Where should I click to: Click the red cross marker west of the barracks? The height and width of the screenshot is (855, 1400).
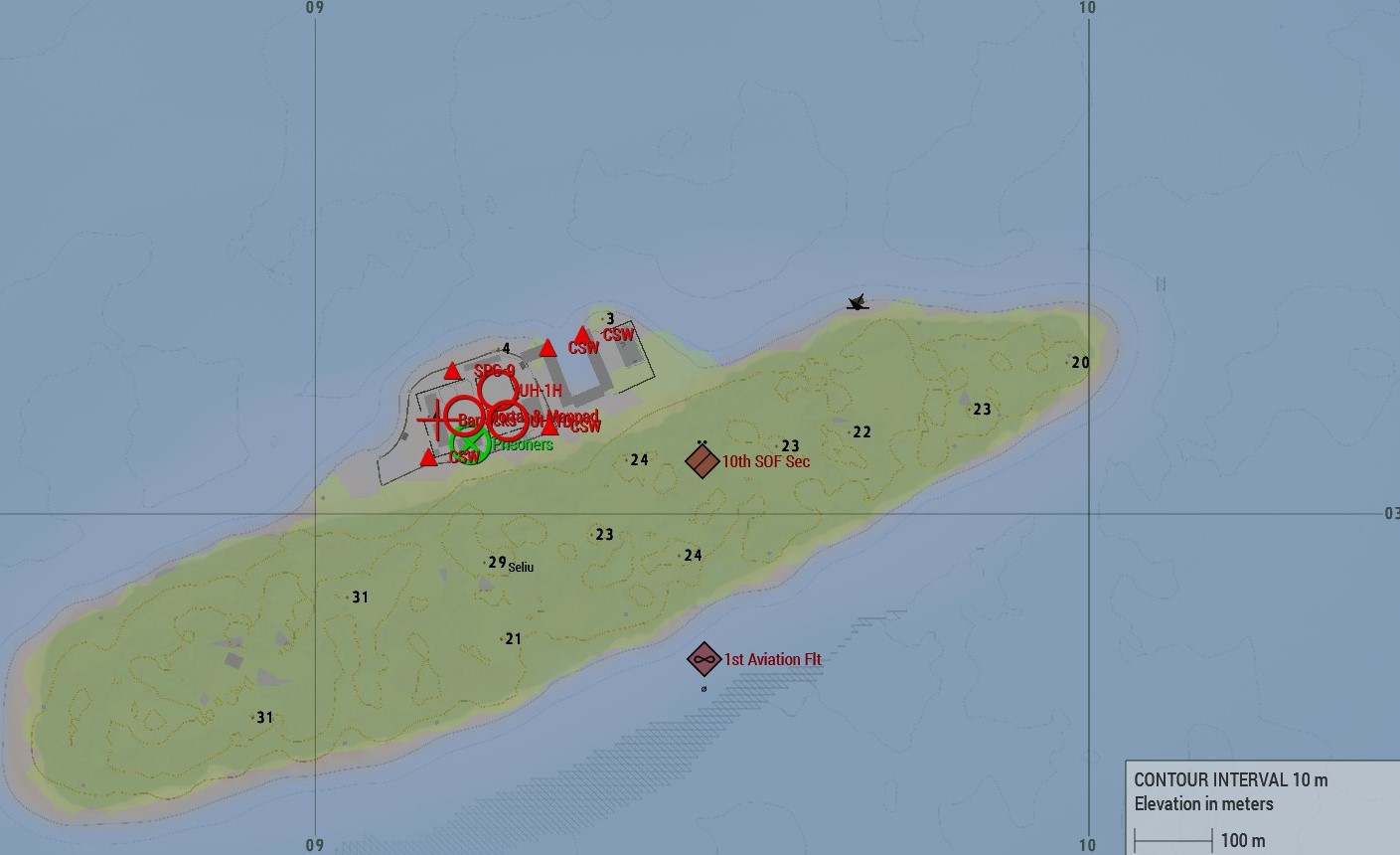[438, 419]
